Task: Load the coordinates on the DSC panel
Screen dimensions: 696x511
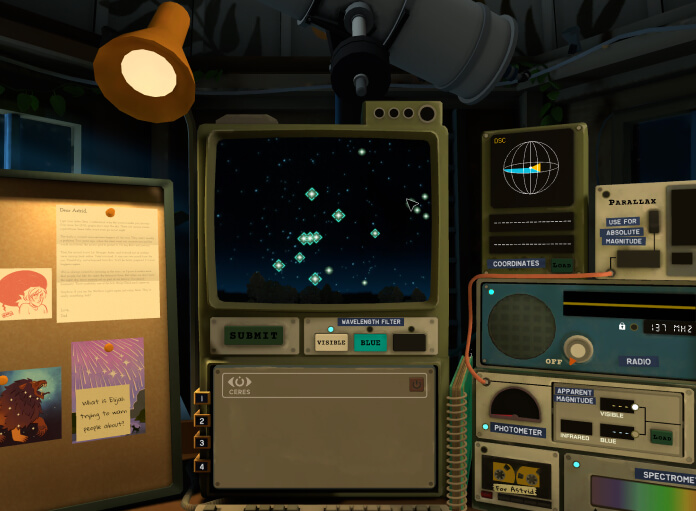Action: click(x=562, y=264)
